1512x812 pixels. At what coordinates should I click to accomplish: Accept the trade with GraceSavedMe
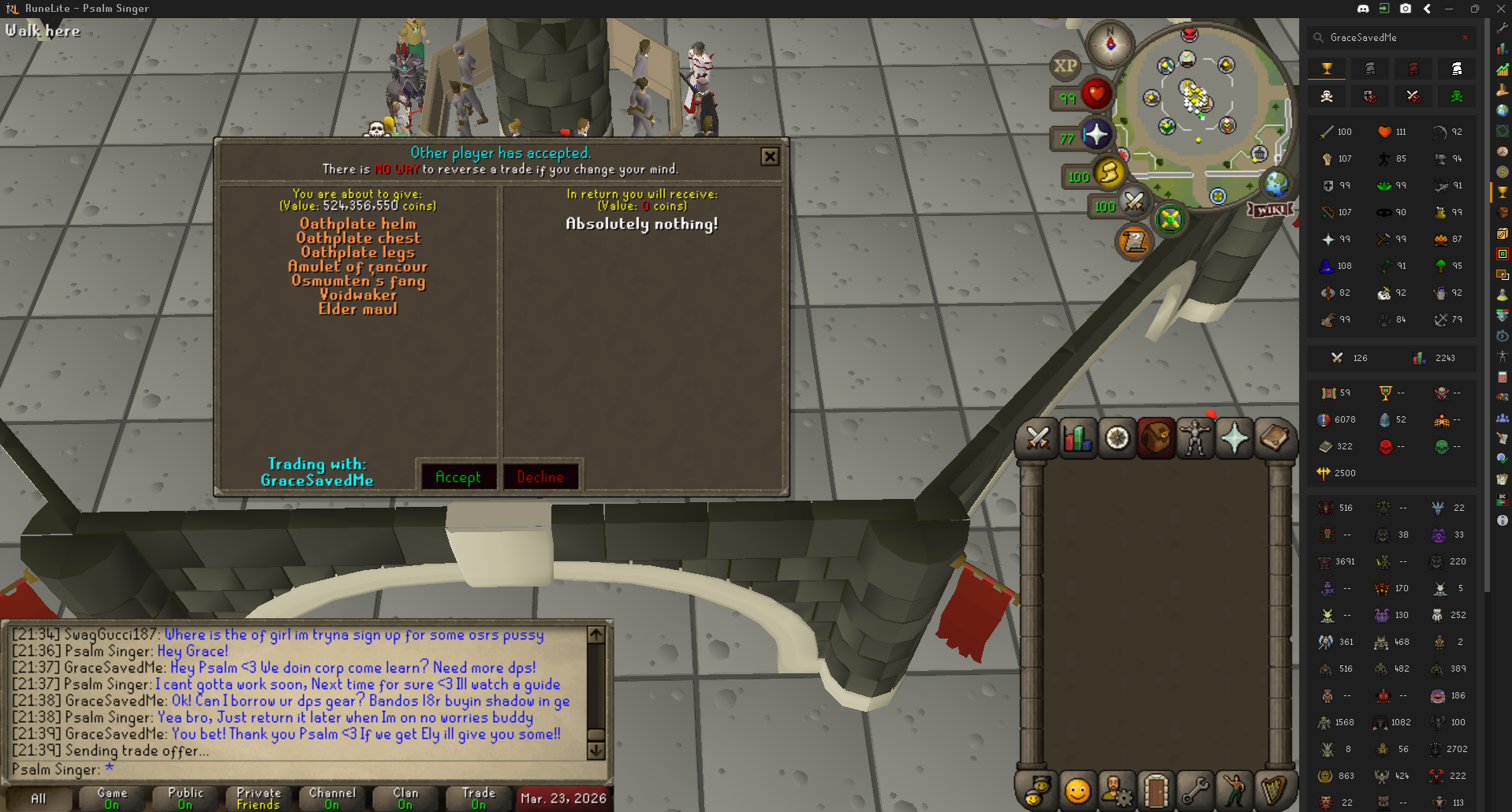tap(458, 477)
